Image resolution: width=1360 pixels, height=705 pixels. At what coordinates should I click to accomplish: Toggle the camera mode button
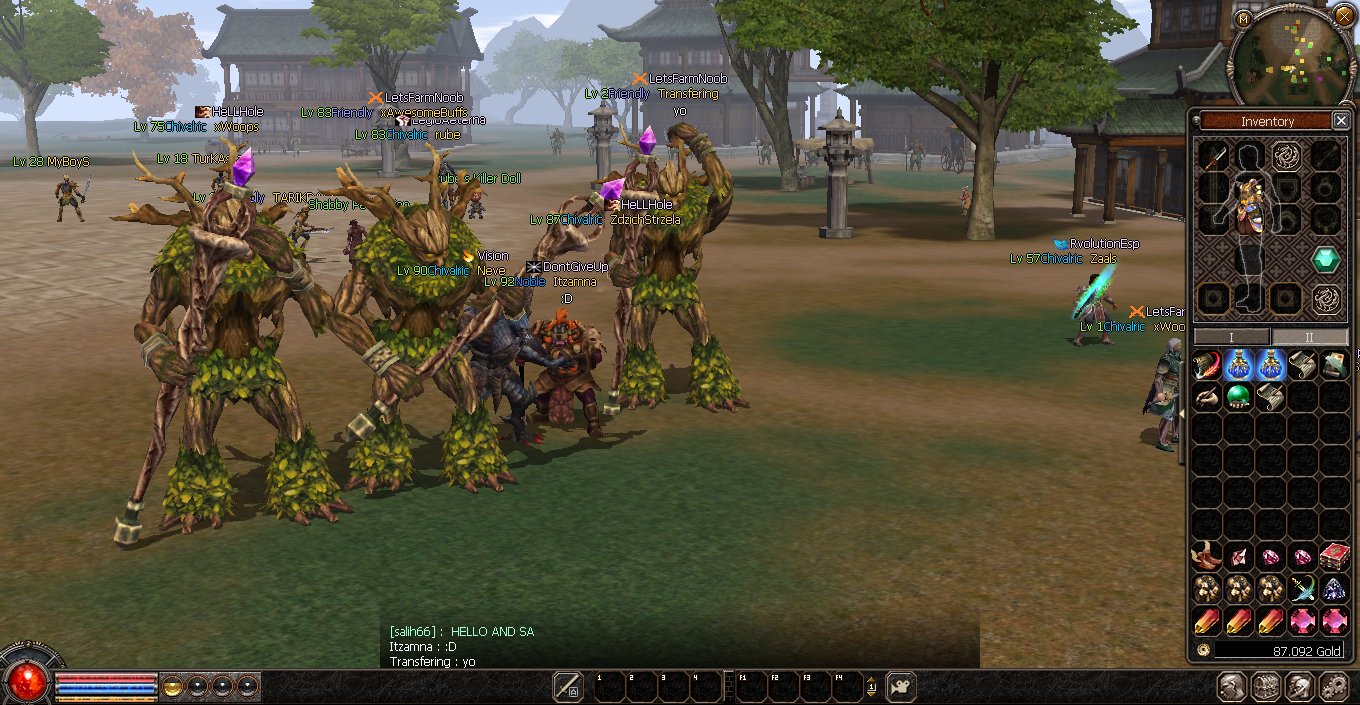coord(900,686)
